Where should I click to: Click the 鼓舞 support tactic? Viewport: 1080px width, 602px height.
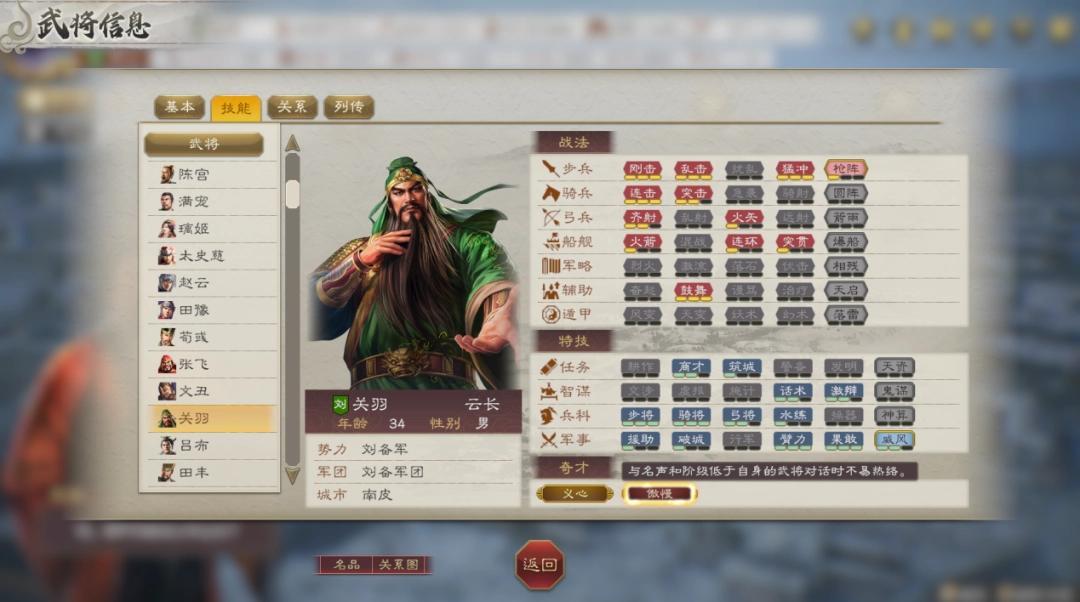(x=693, y=290)
